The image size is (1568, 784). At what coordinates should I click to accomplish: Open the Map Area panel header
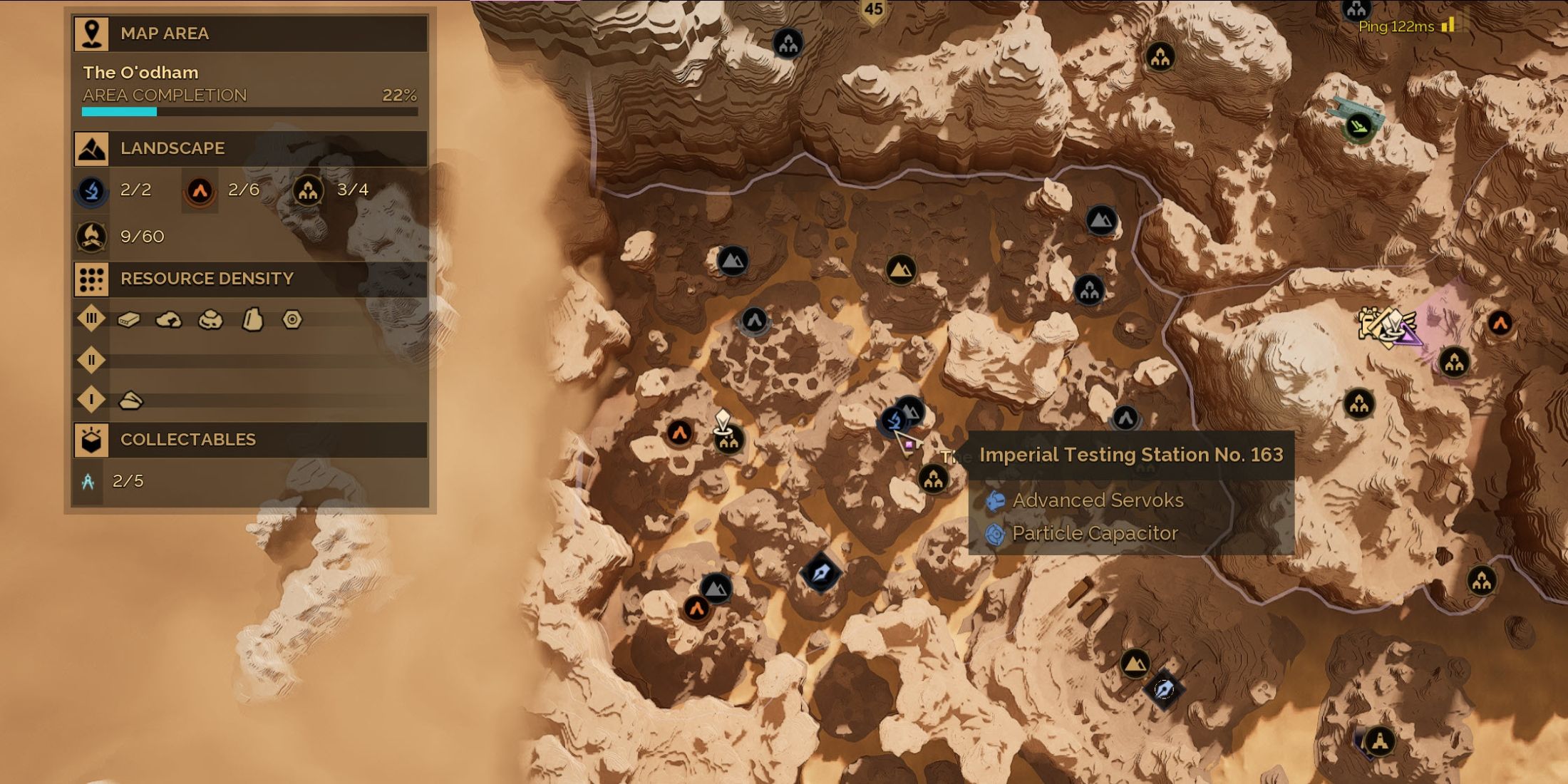pyautogui.click(x=250, y=33)
